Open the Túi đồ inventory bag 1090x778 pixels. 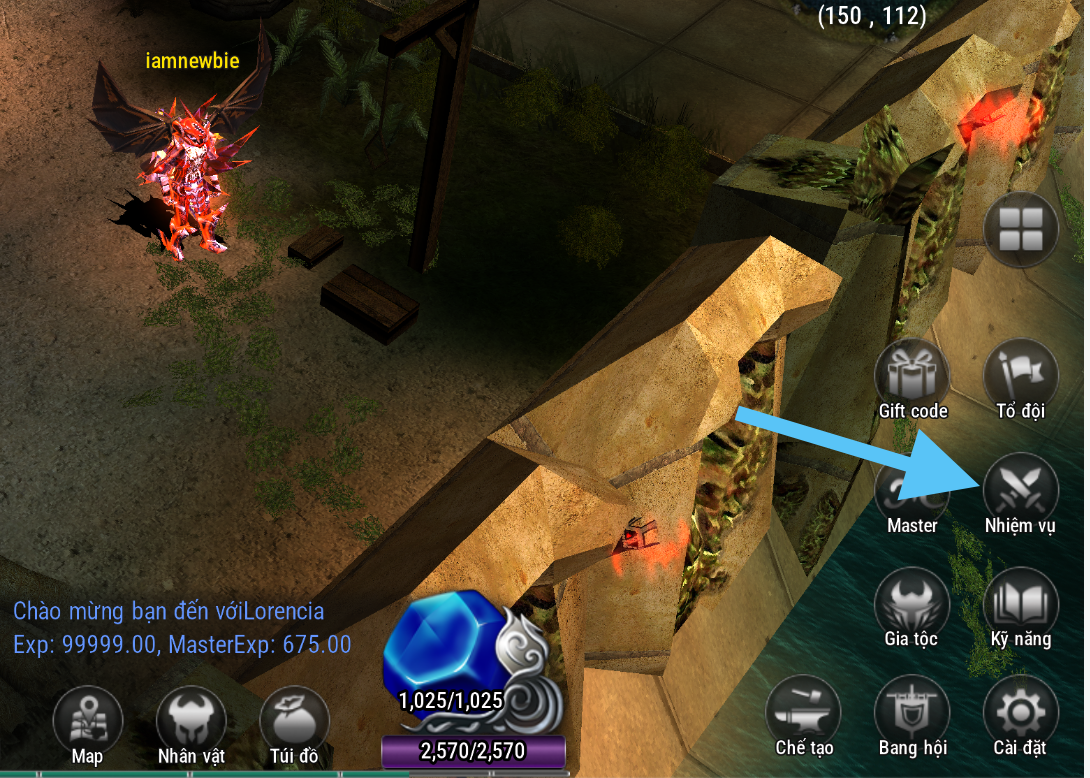click(294, 721)
